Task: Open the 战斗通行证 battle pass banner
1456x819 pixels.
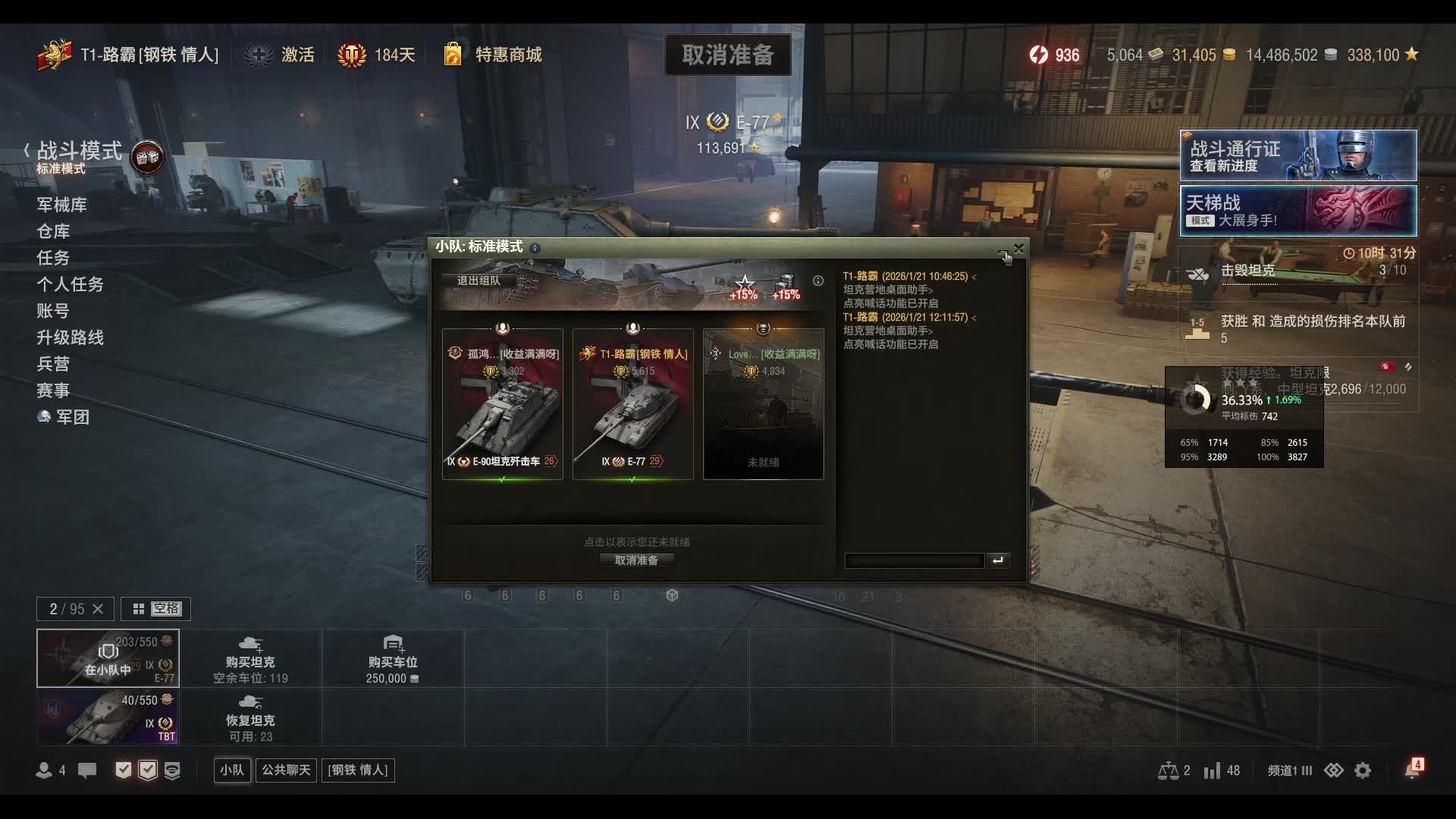Action: click(1298, 155)
